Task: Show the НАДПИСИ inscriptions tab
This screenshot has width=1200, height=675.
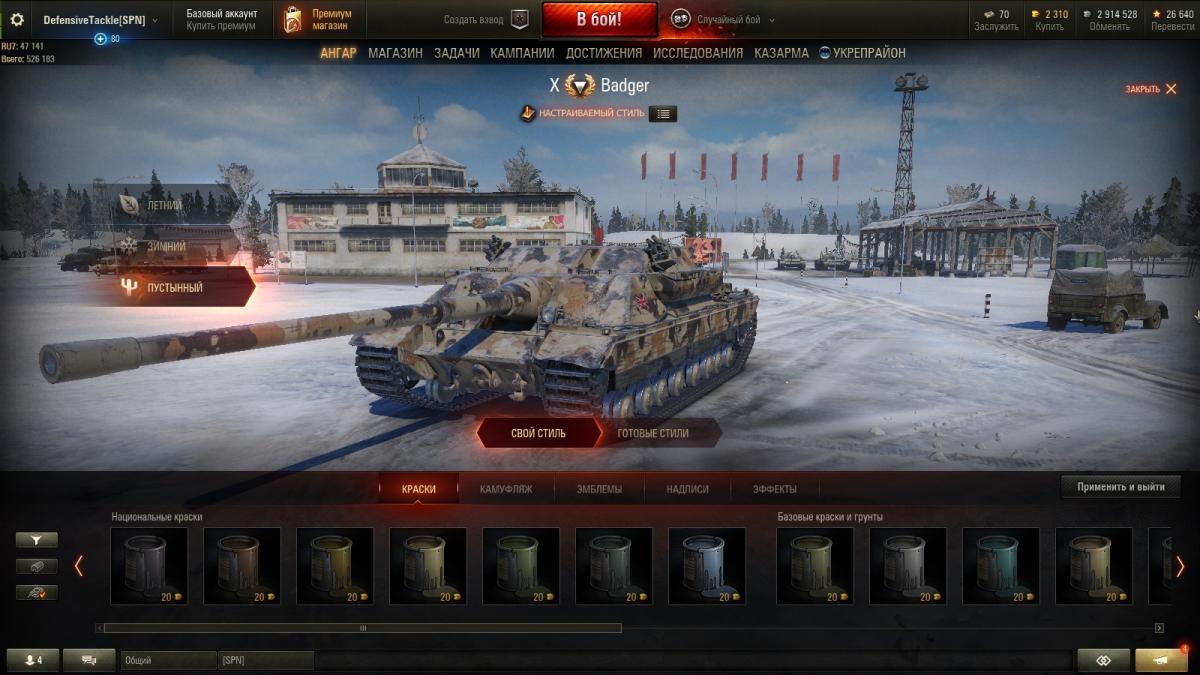Action: pos(688,489)
